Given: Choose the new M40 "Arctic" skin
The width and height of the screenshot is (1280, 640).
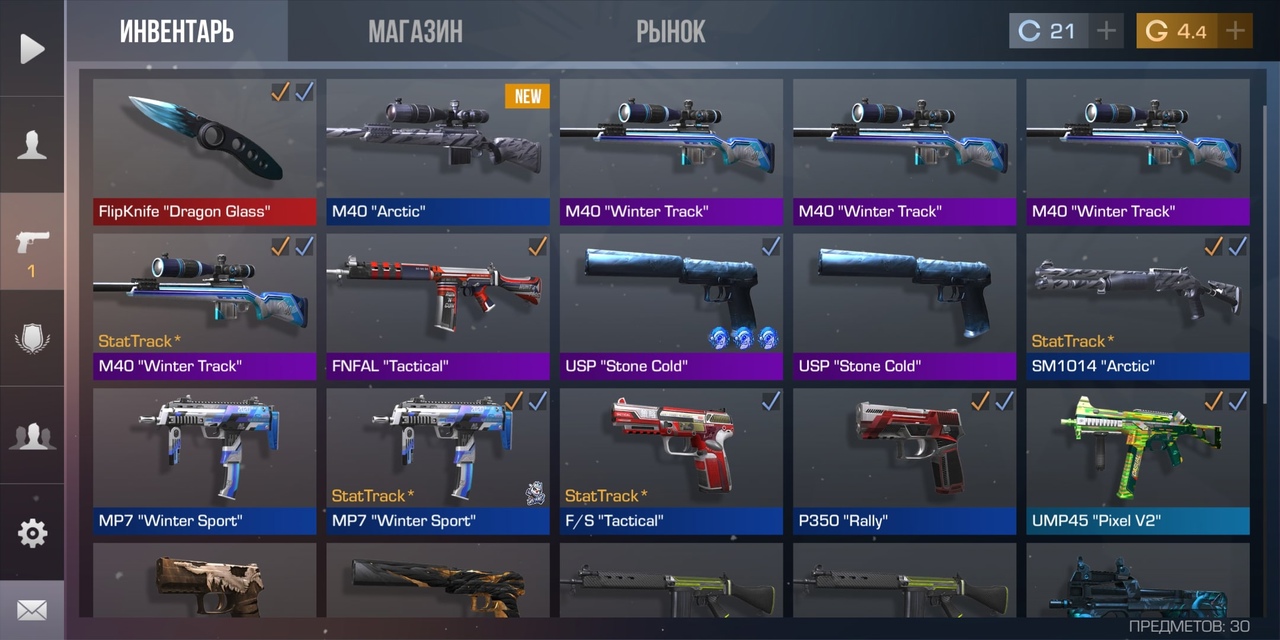Looking at the screenshot, I should (x=437, y=150).
